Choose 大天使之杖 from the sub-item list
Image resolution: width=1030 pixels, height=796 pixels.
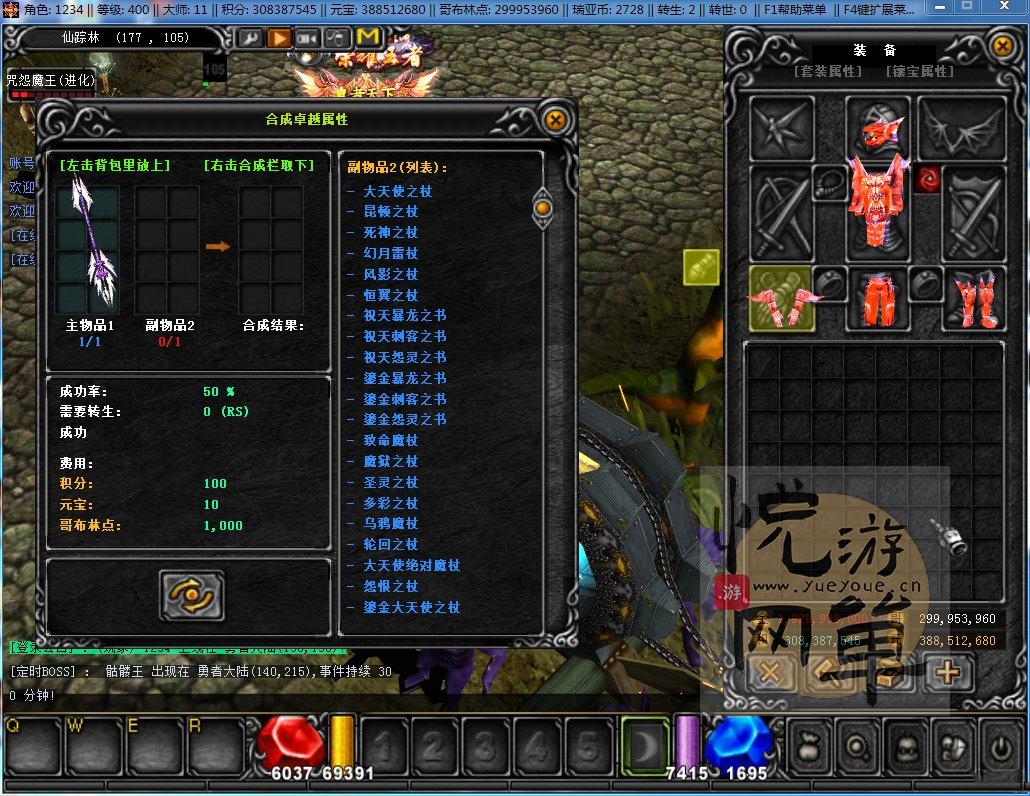(x=397, y=191)
